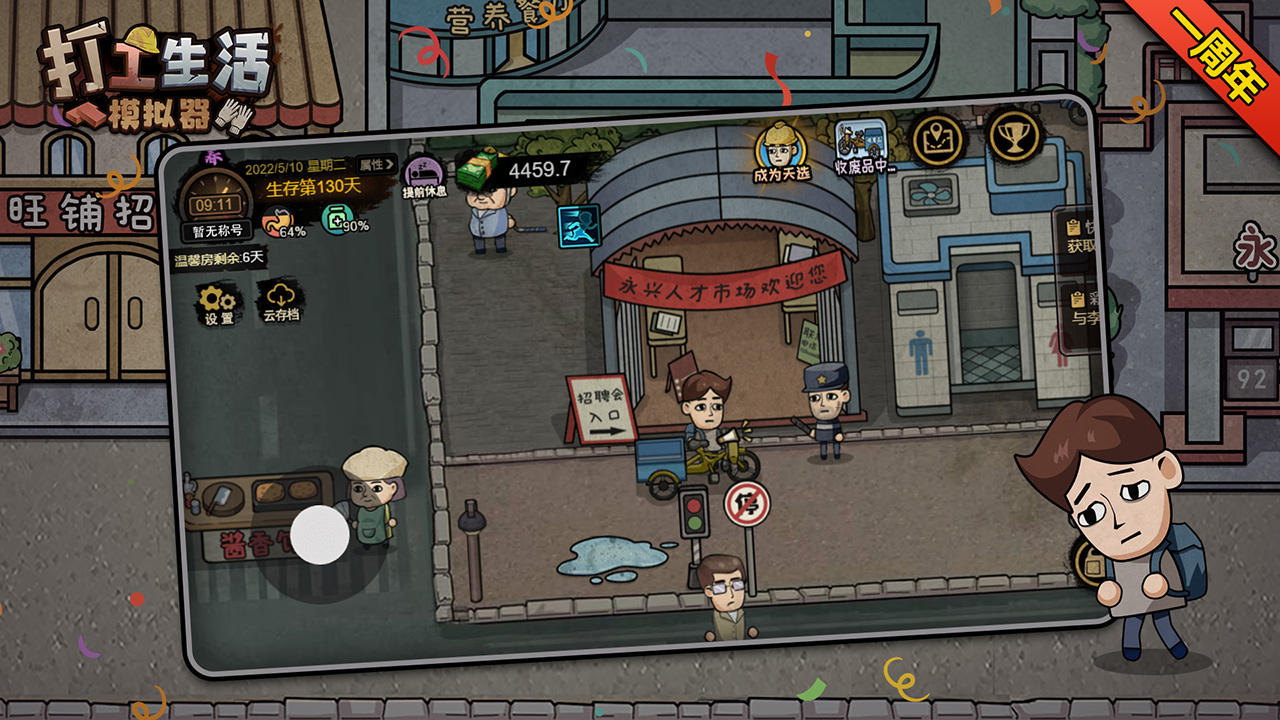
Task: Activate the blue sprint skill icon
Action: pyautogui.click(x=578, y=226)
